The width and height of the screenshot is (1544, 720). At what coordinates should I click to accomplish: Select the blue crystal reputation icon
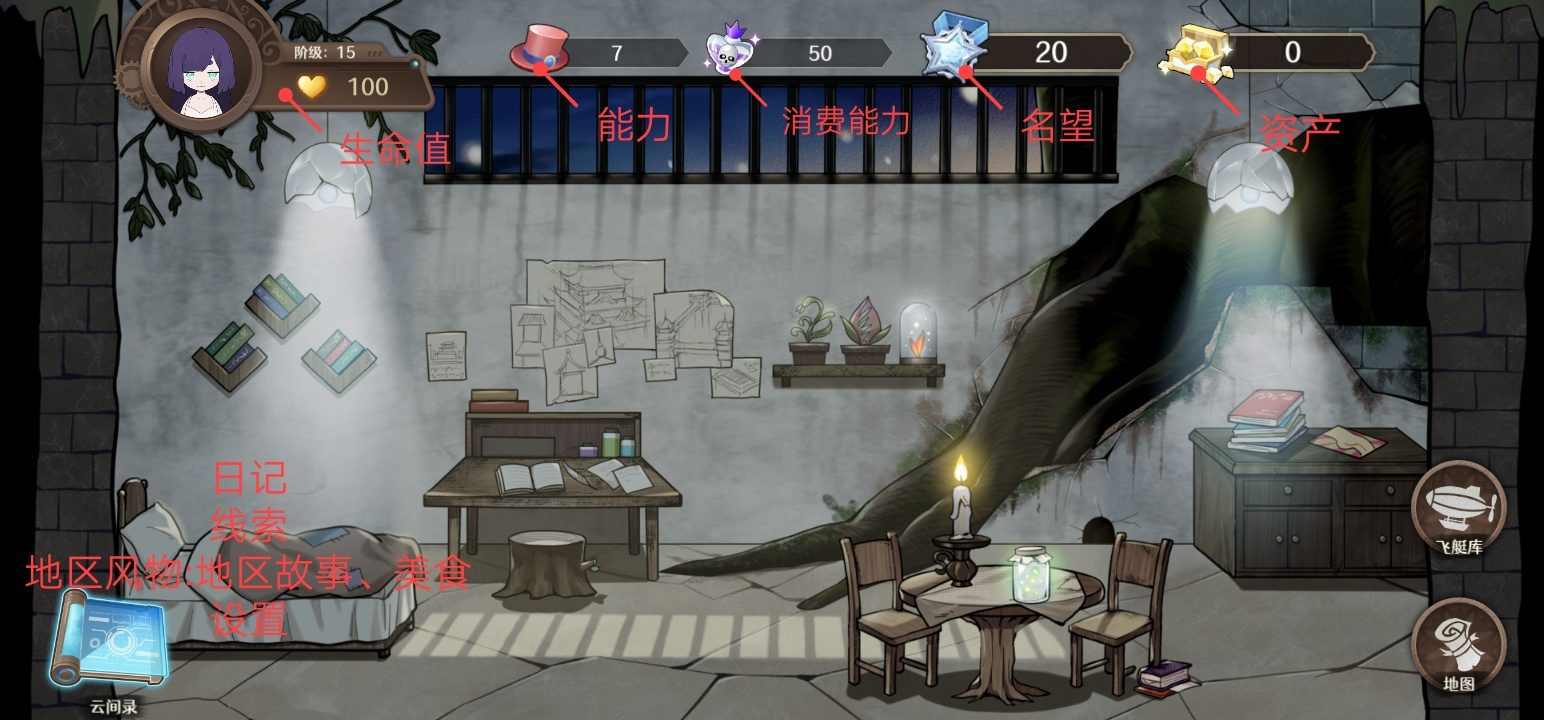pyautogui.click(x=952, y=48)
